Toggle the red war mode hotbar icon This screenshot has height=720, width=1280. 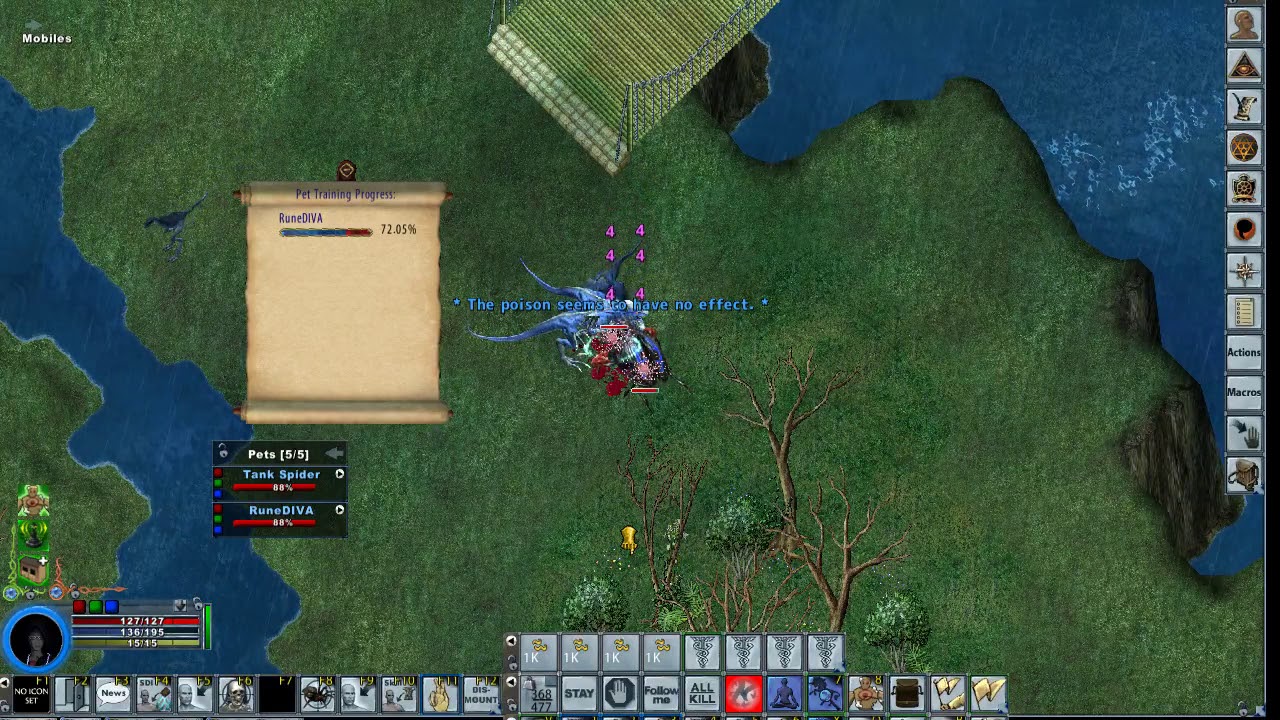(x=743, y=693)
